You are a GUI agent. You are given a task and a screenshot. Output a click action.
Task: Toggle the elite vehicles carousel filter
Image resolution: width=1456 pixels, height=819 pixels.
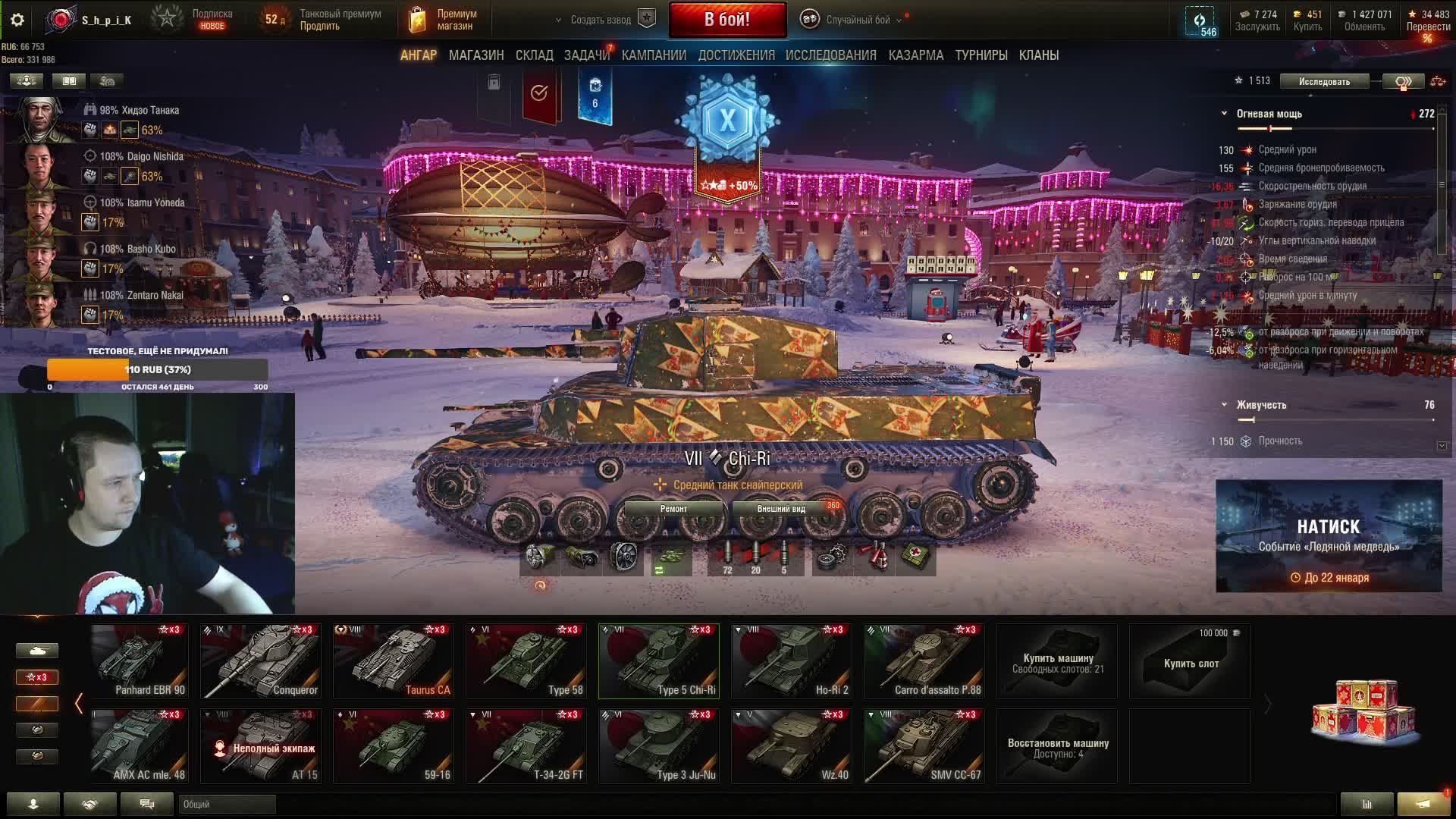click(x=36, y=730)
